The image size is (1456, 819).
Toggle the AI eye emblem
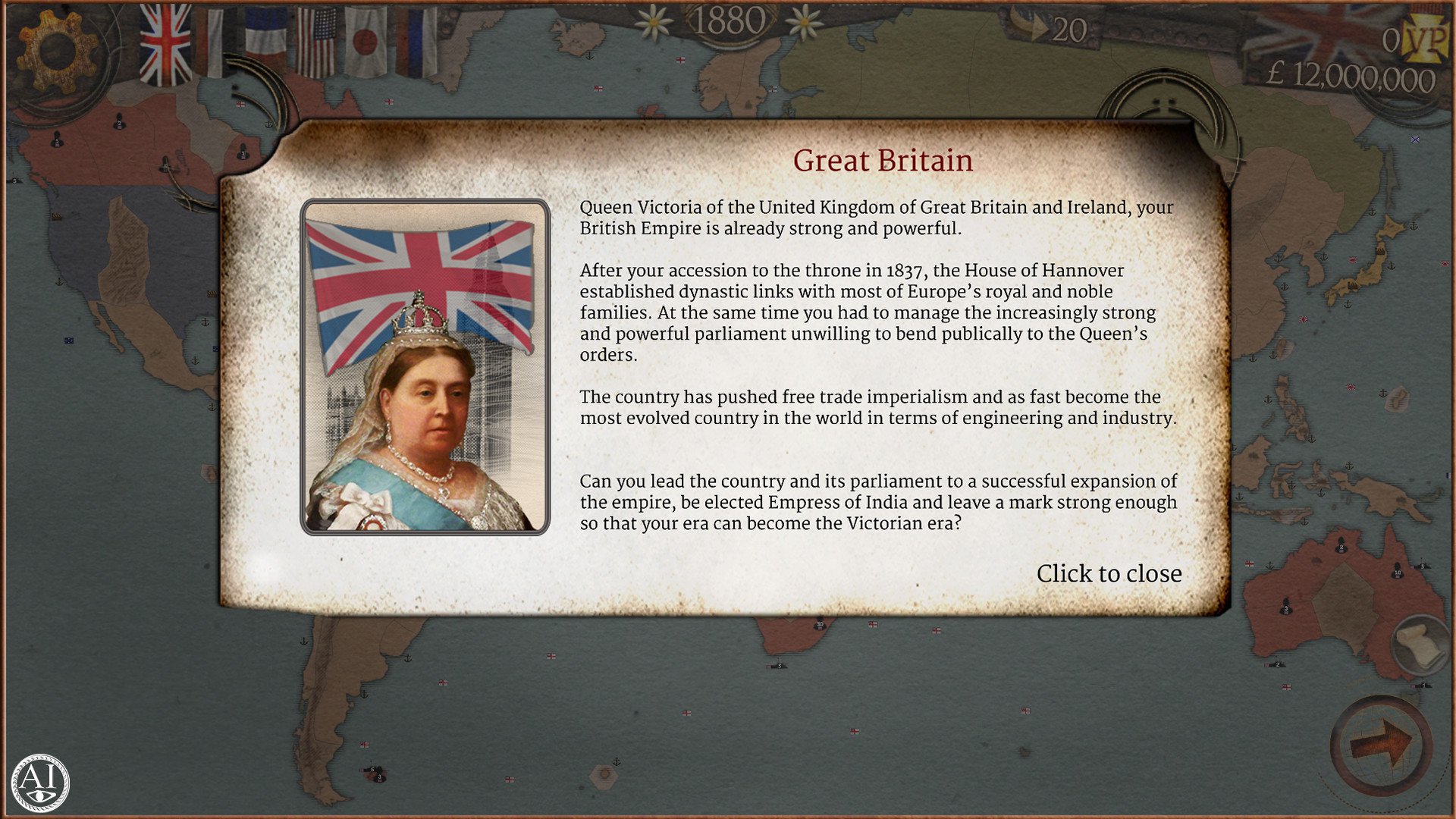point(40,782)
